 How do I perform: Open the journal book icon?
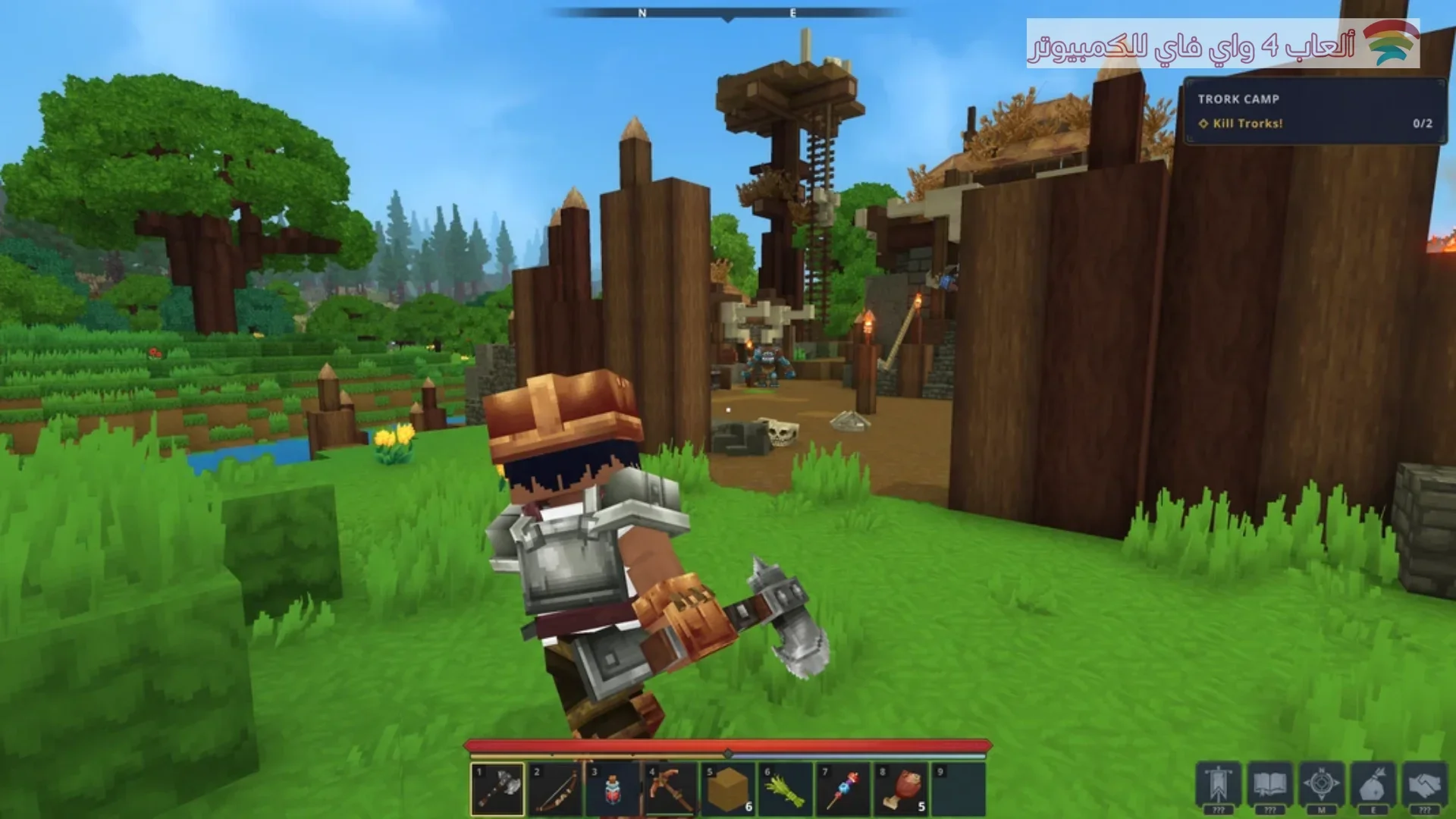1270,785
